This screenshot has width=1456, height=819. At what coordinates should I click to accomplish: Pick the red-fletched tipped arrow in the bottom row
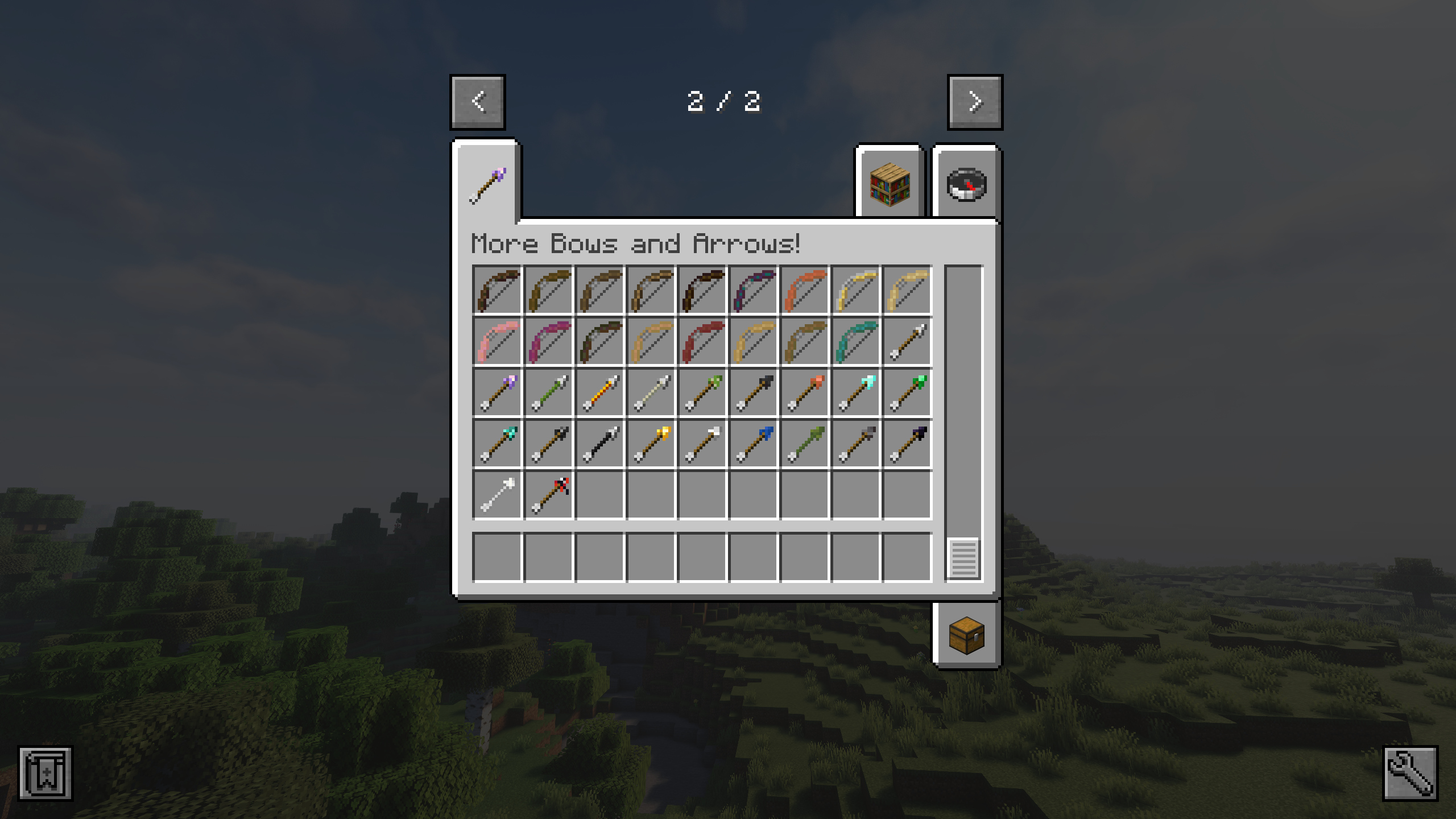[x=549, y=494]
